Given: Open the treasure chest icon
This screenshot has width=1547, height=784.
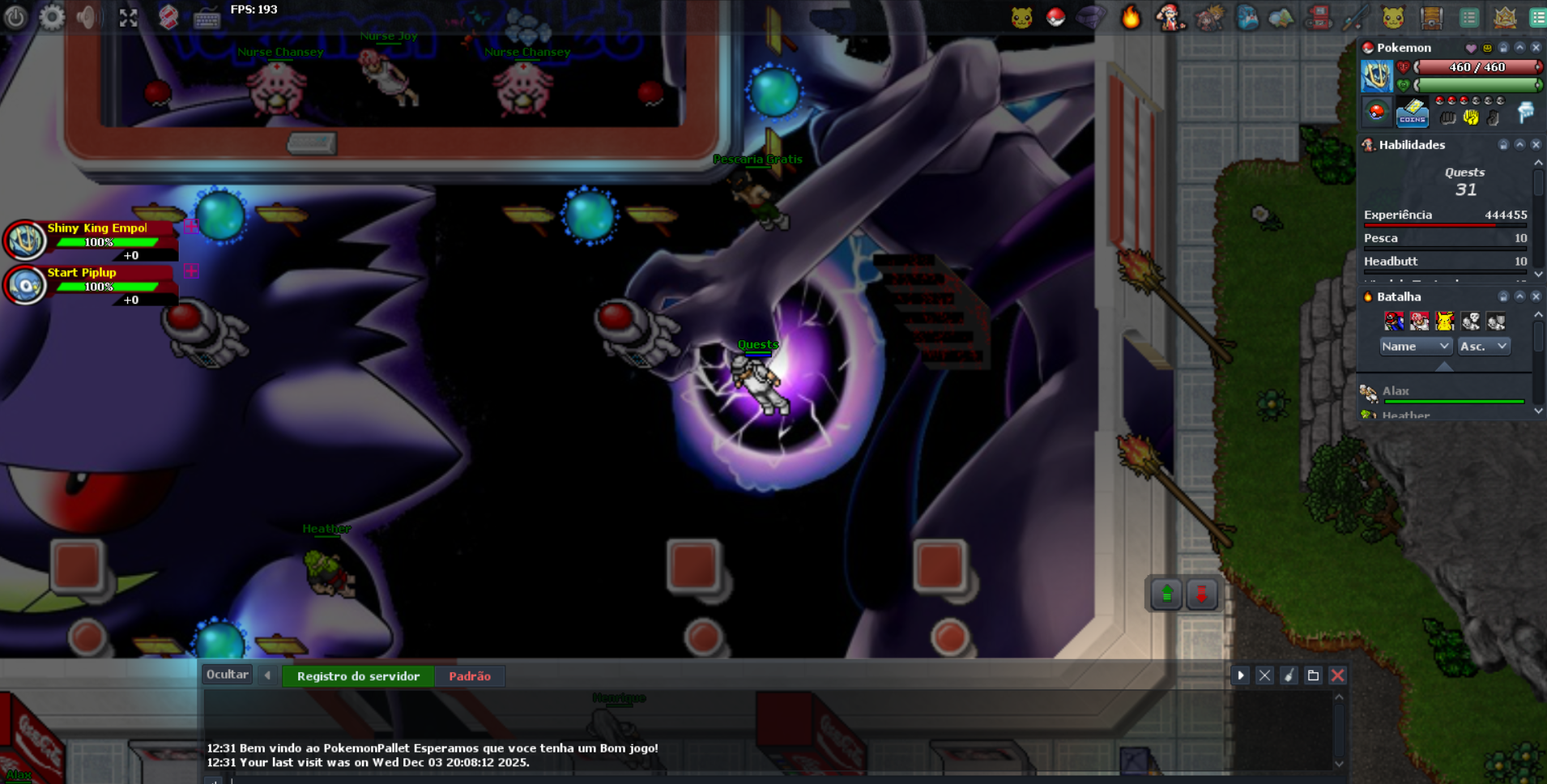Looking at the screenshot, I should click(x=1431, y=18).
